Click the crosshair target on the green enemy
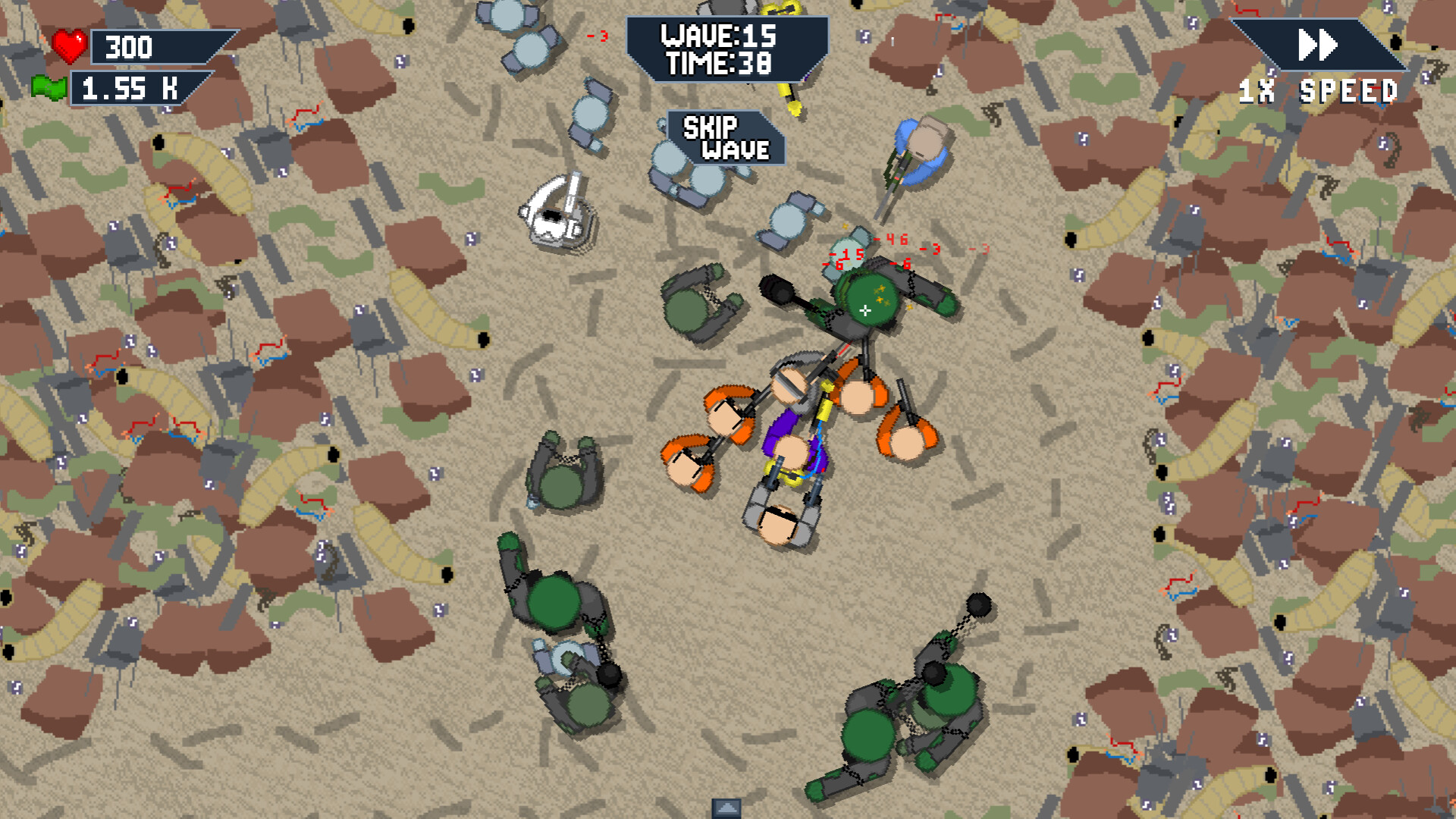The height and width of the screenshot is (819, 1456). (864, 309)
